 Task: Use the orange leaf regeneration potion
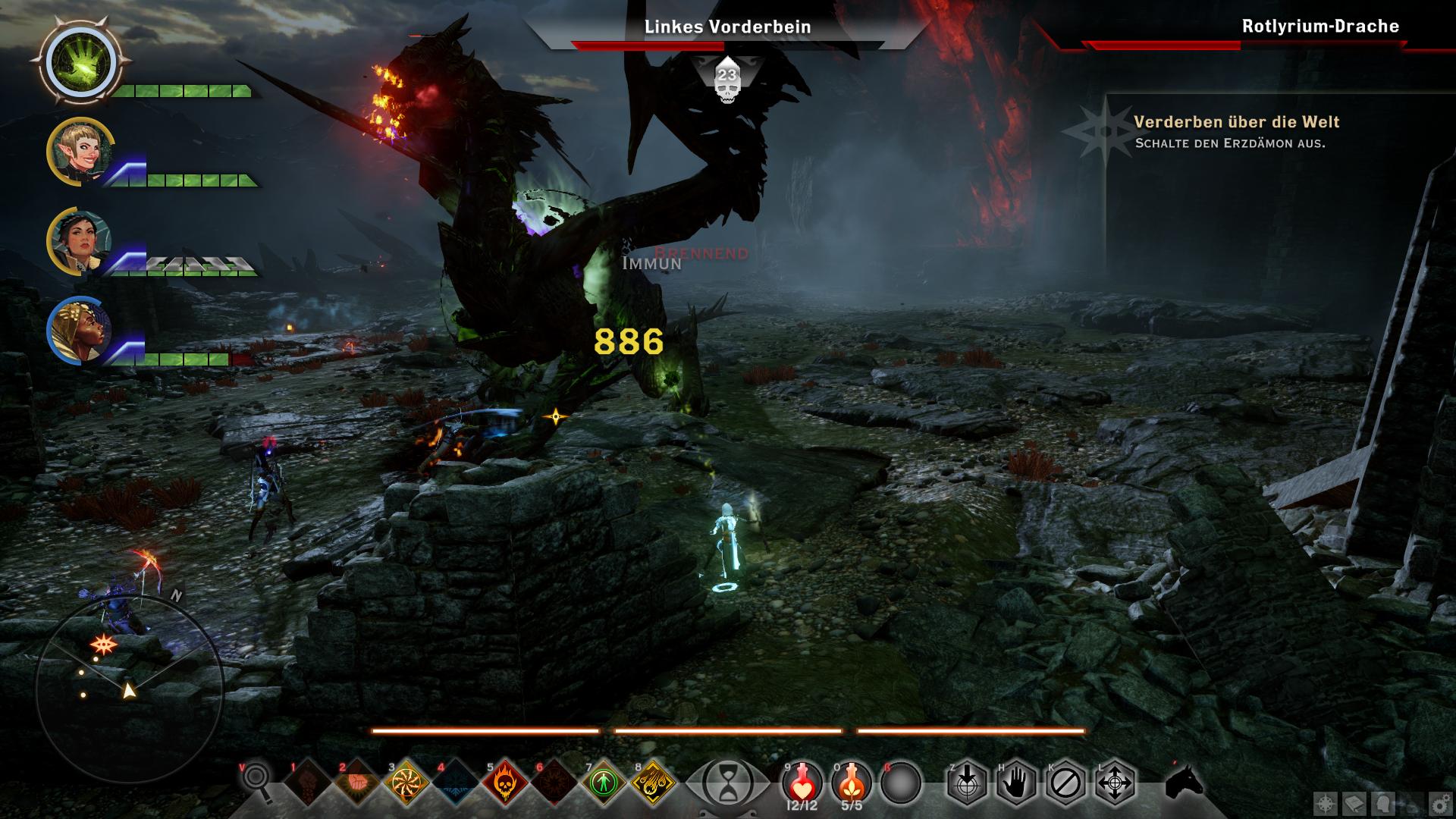click(x=852, y=782)
